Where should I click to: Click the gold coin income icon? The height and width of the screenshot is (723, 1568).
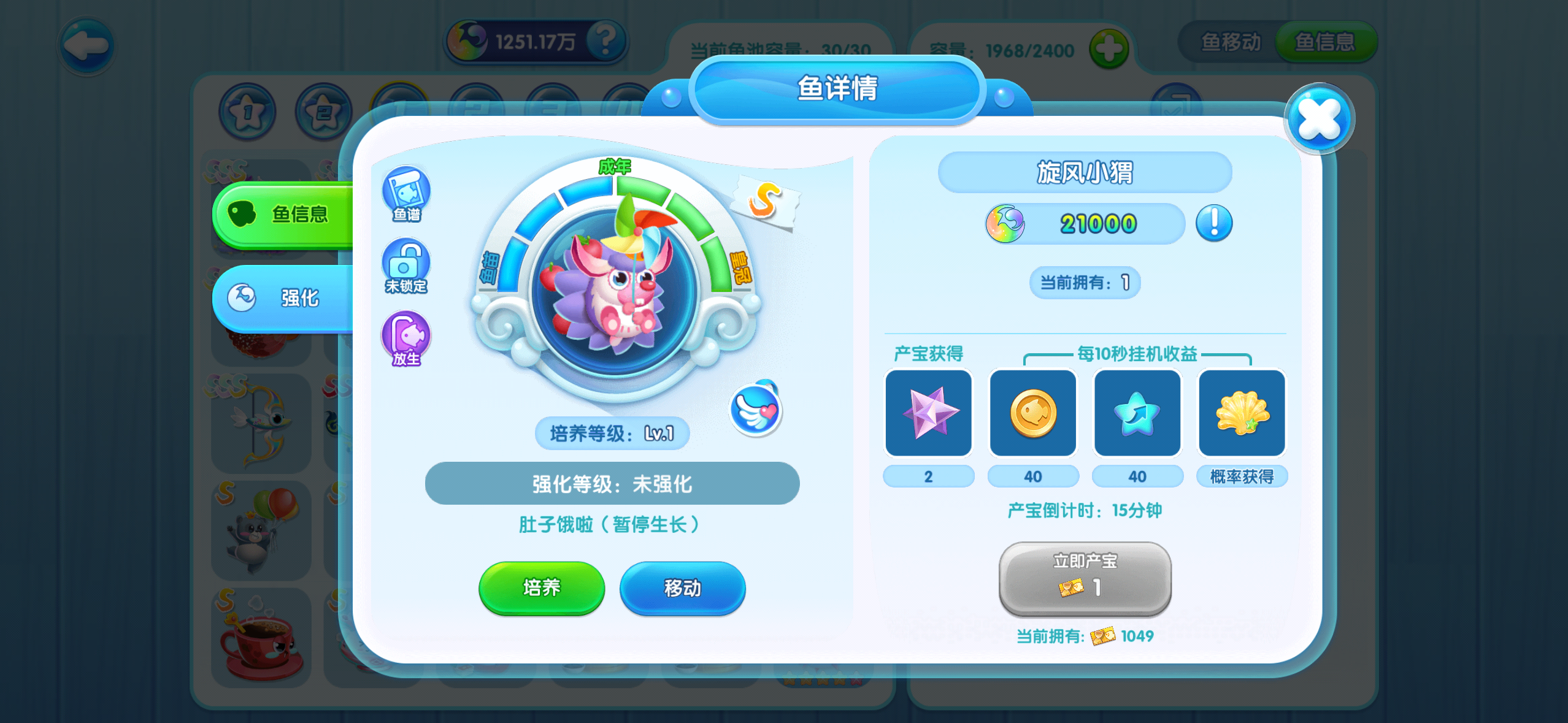coord(1033,413)
